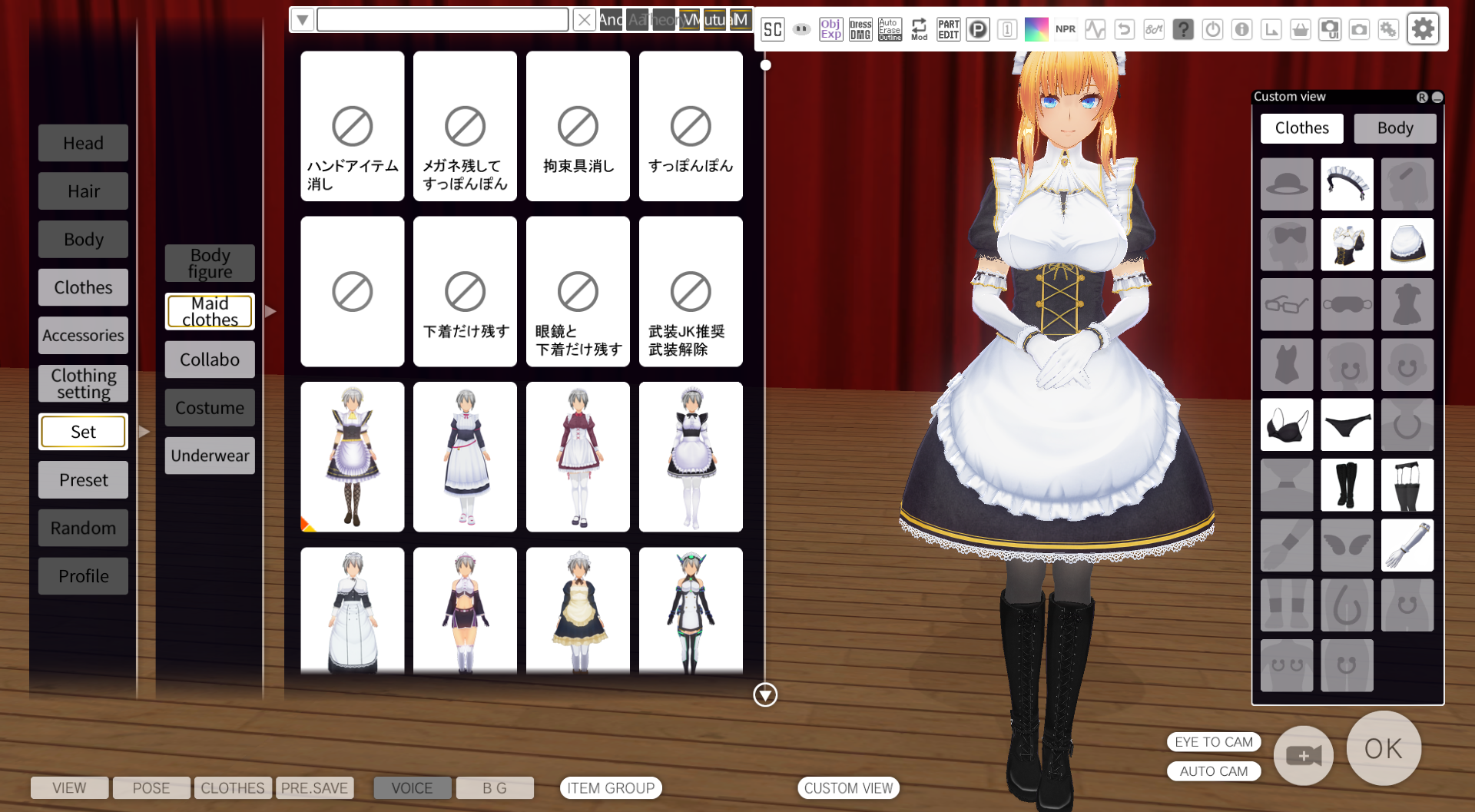Open the camera screenshot icon
1475x812 pixels.
click(x=1359, y=28)
